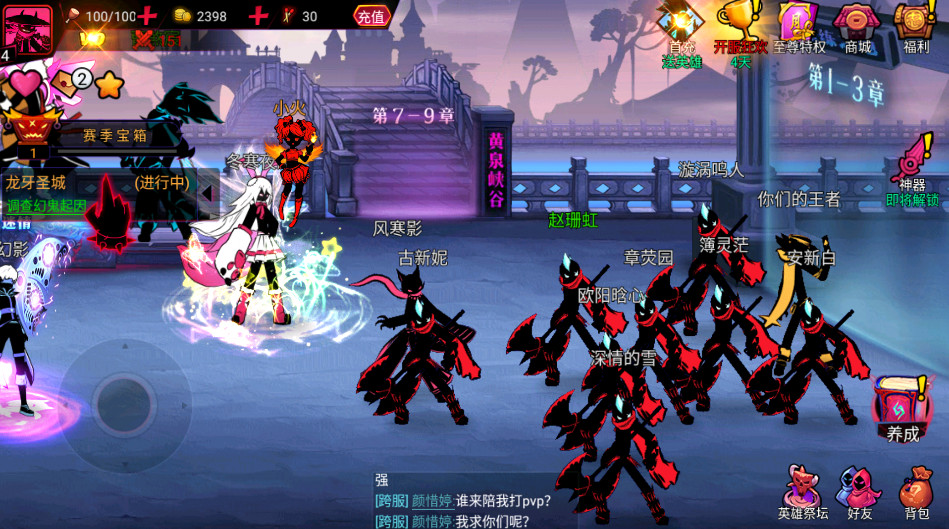Open 至尊特权 supreme privileges
This screenshot has height=529, width=949.
pyautogui.click(x=799, y=30)
